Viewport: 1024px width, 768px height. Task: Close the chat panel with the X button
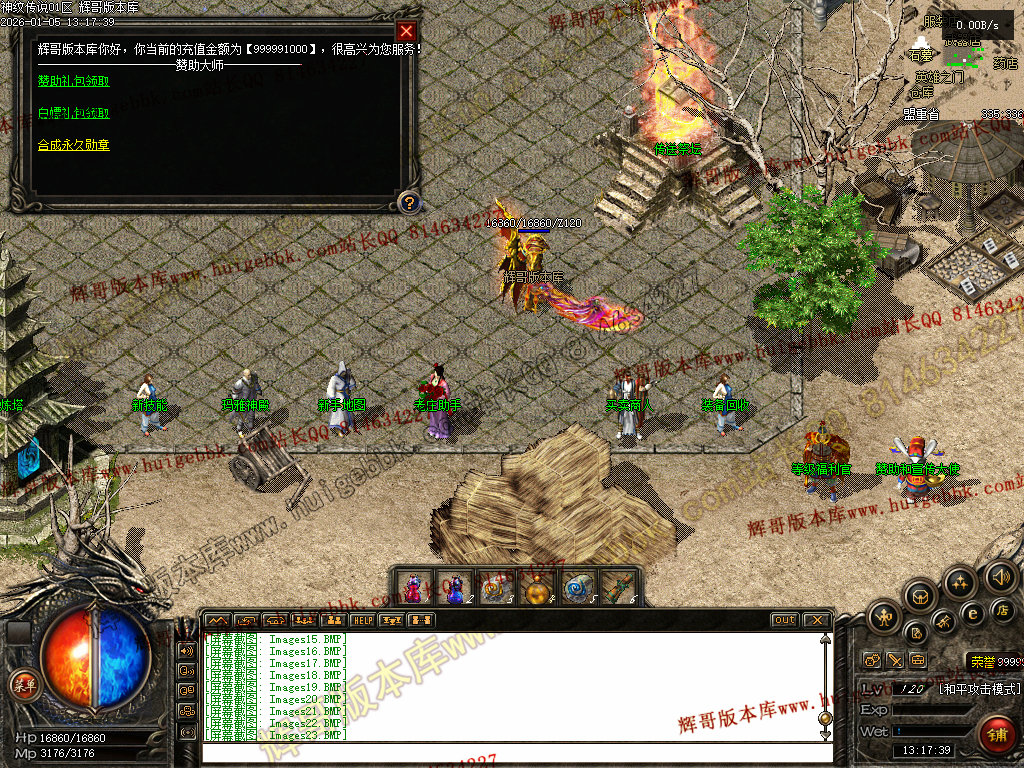click(x=816, y=620)
